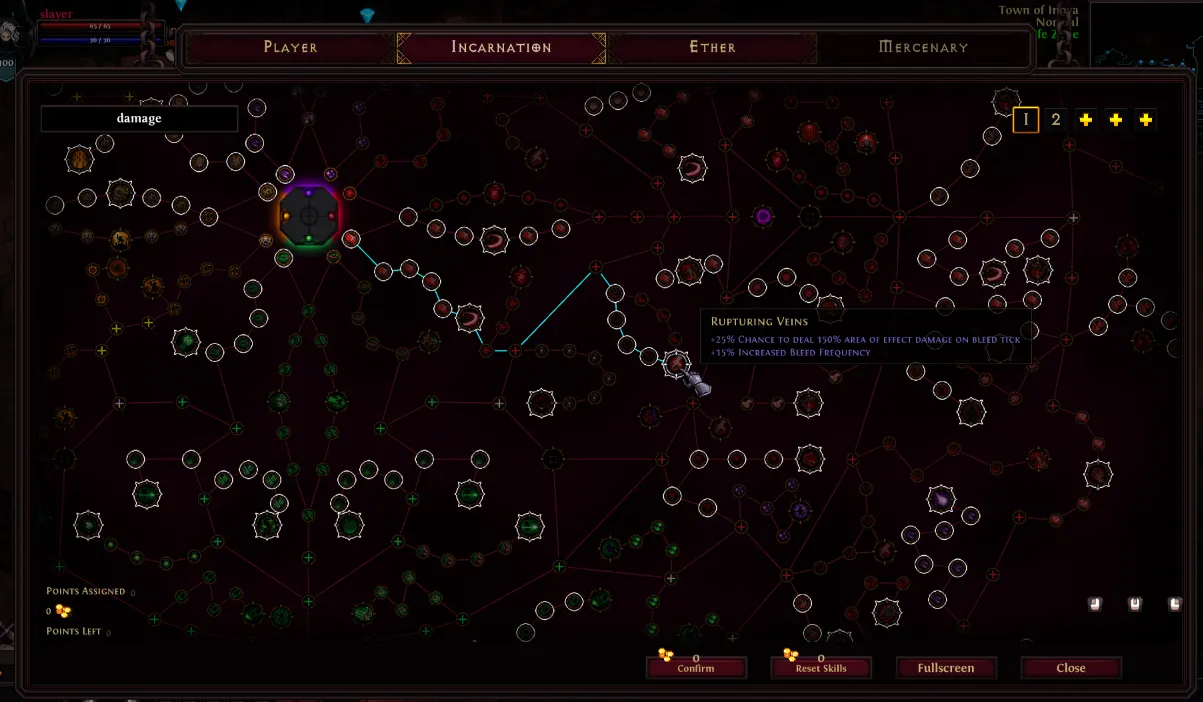The width and height of the screenshot is (1203, 702).
Task: Open the Ether tab
Action: [712, 47]
